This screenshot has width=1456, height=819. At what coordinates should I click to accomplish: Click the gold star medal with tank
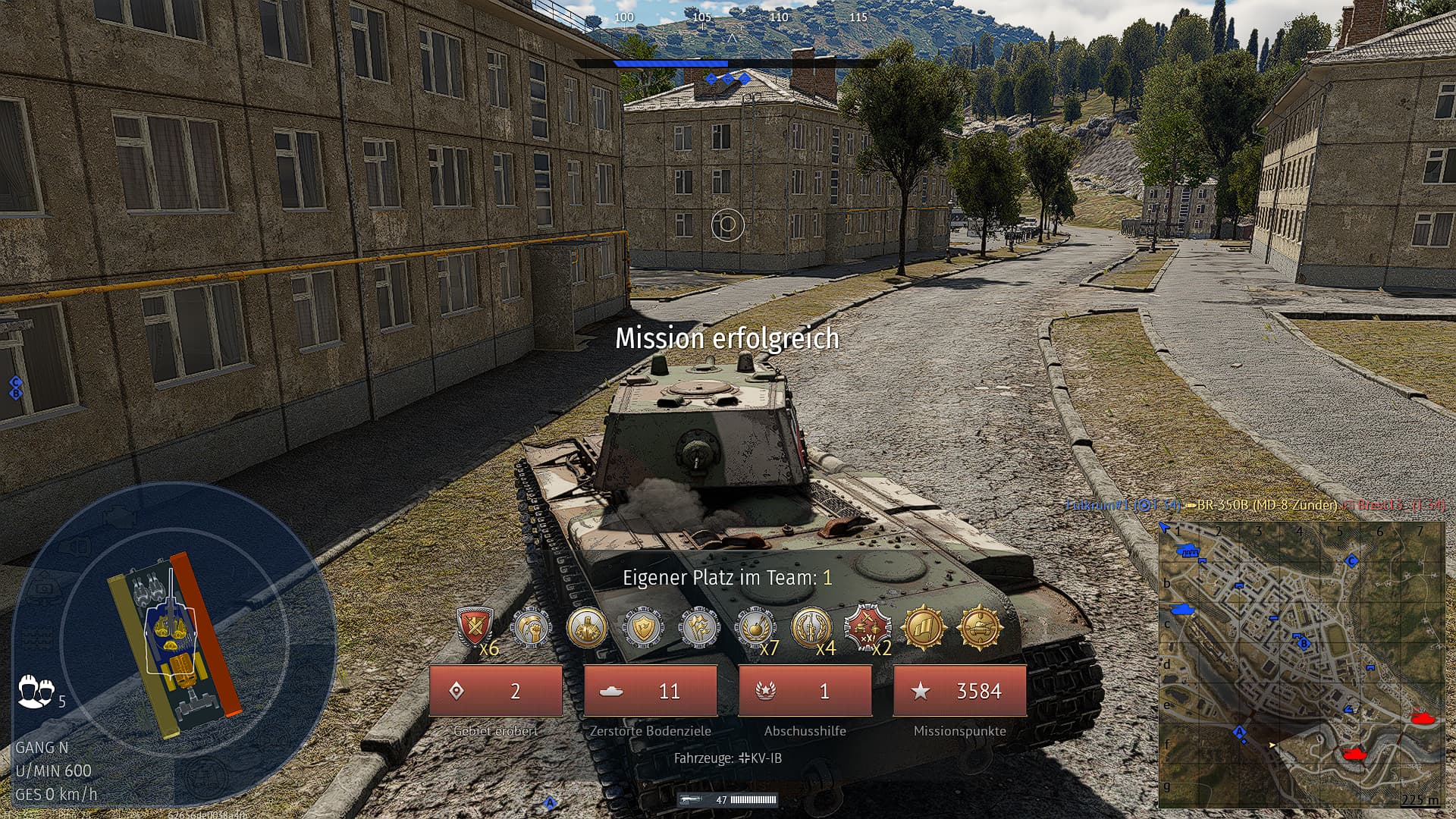pos(979,627)
